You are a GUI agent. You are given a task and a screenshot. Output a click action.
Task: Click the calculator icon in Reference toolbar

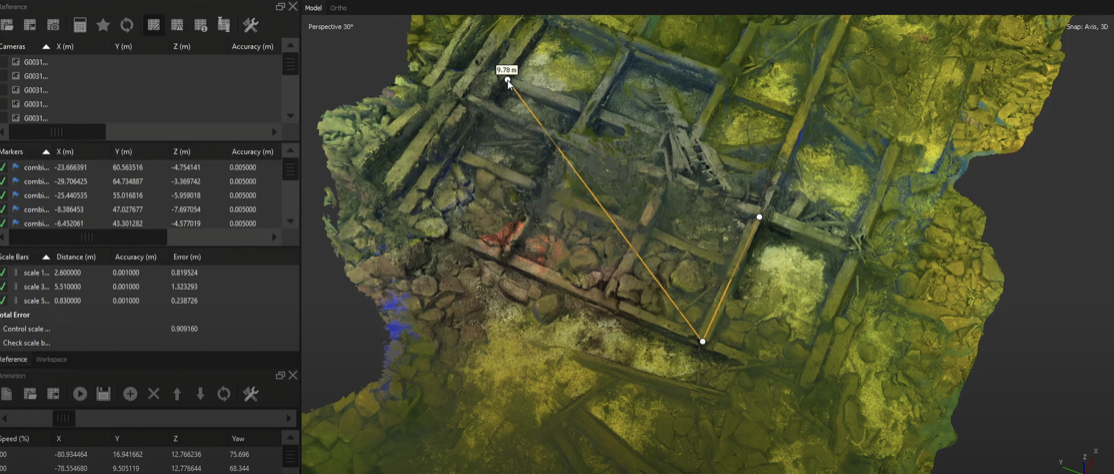click(x=79, y=25)
